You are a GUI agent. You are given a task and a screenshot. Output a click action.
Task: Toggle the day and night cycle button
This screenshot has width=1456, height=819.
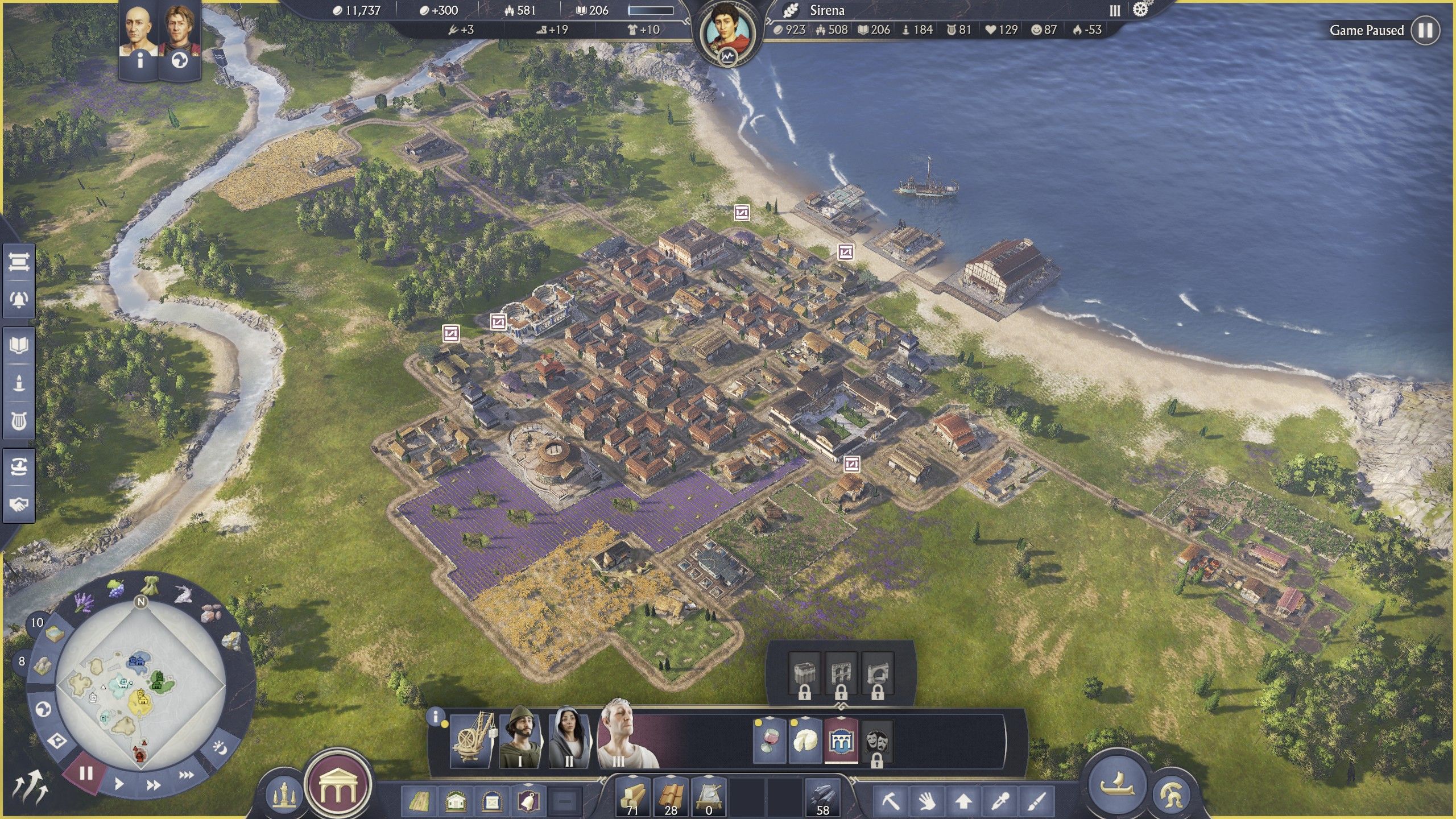click(220, 748)
